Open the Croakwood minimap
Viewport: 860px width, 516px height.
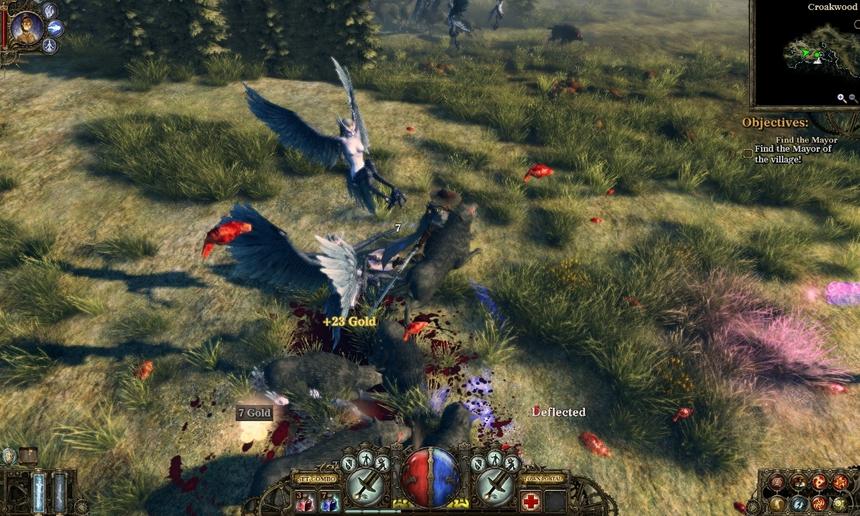point(805,55)
